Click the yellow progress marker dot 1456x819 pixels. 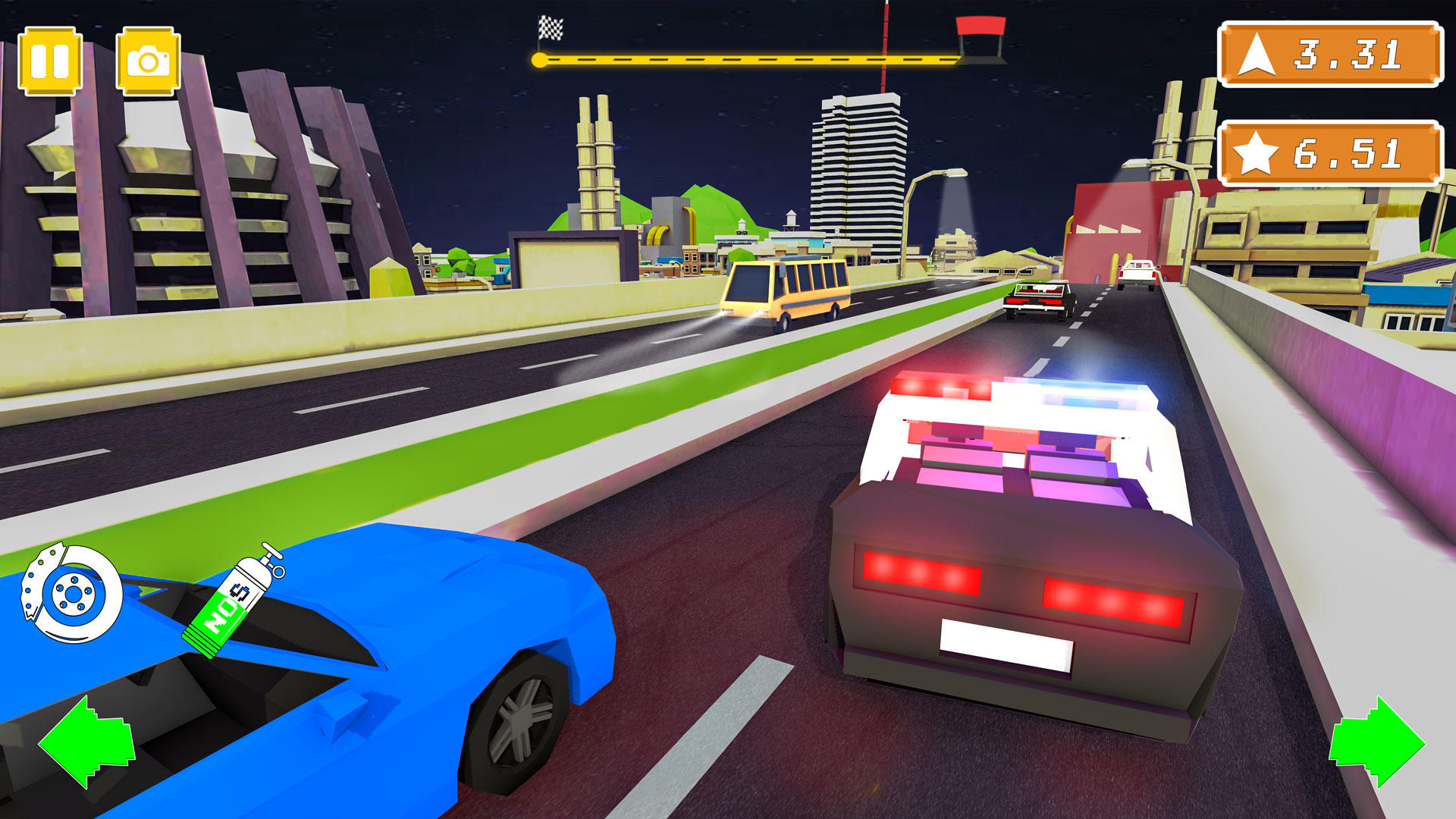(x=540, y=61)
